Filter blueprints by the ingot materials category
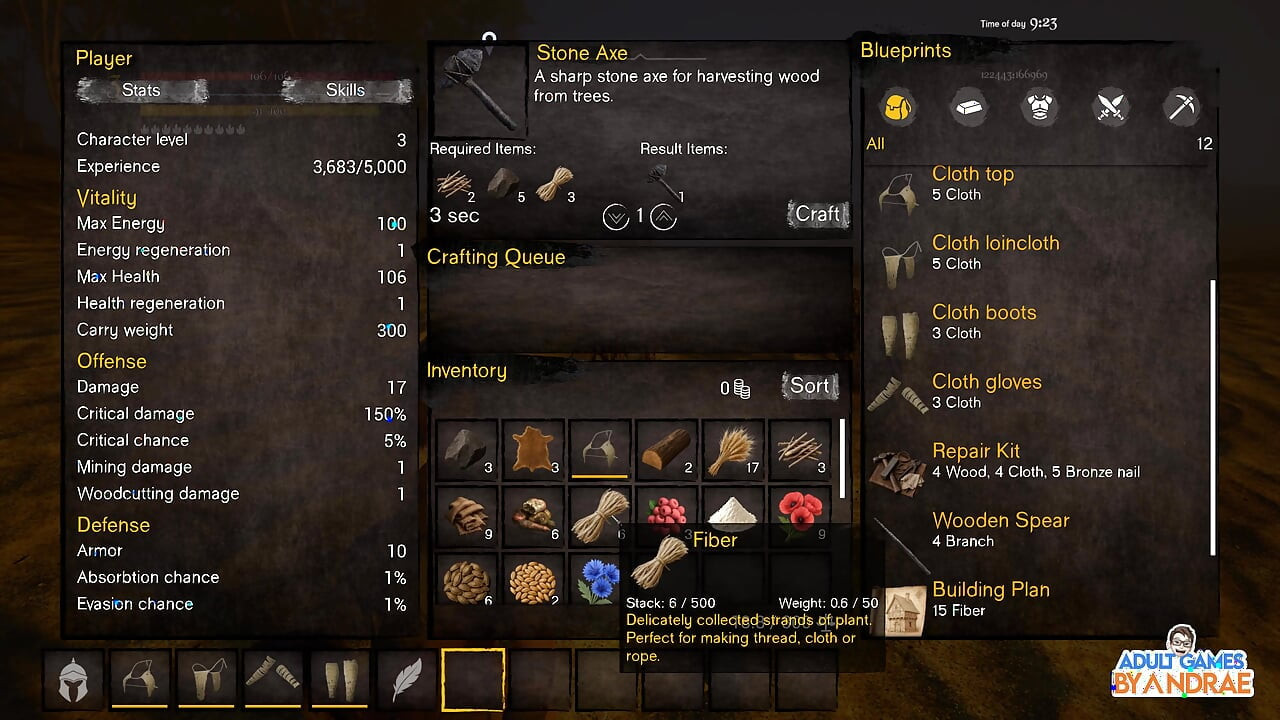Image resolution: width=1280 pixels, height=720 pixels. pyautogui.click(x=968, y=107)
